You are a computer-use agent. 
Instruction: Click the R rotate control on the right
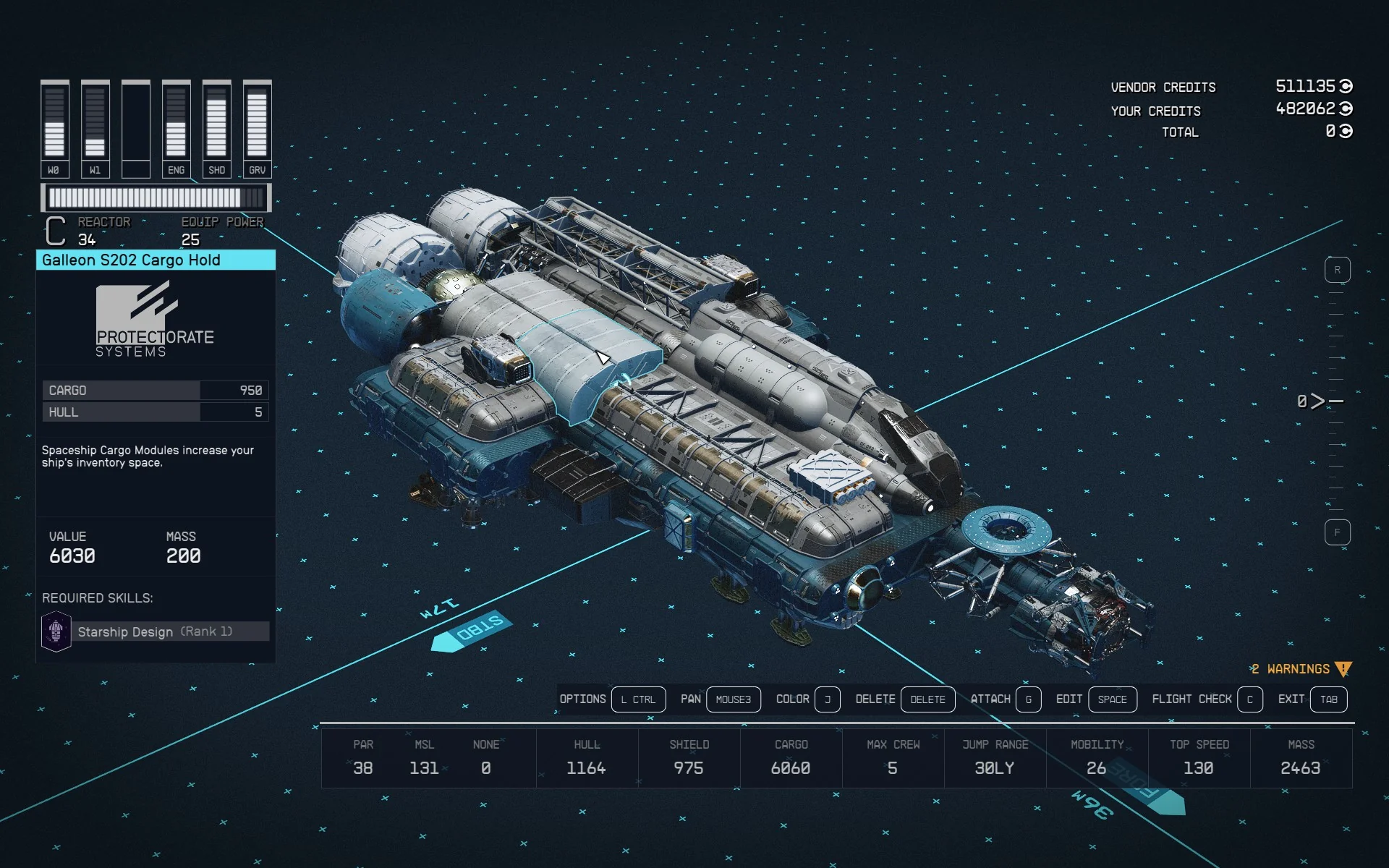click(x=1338, y=268)
